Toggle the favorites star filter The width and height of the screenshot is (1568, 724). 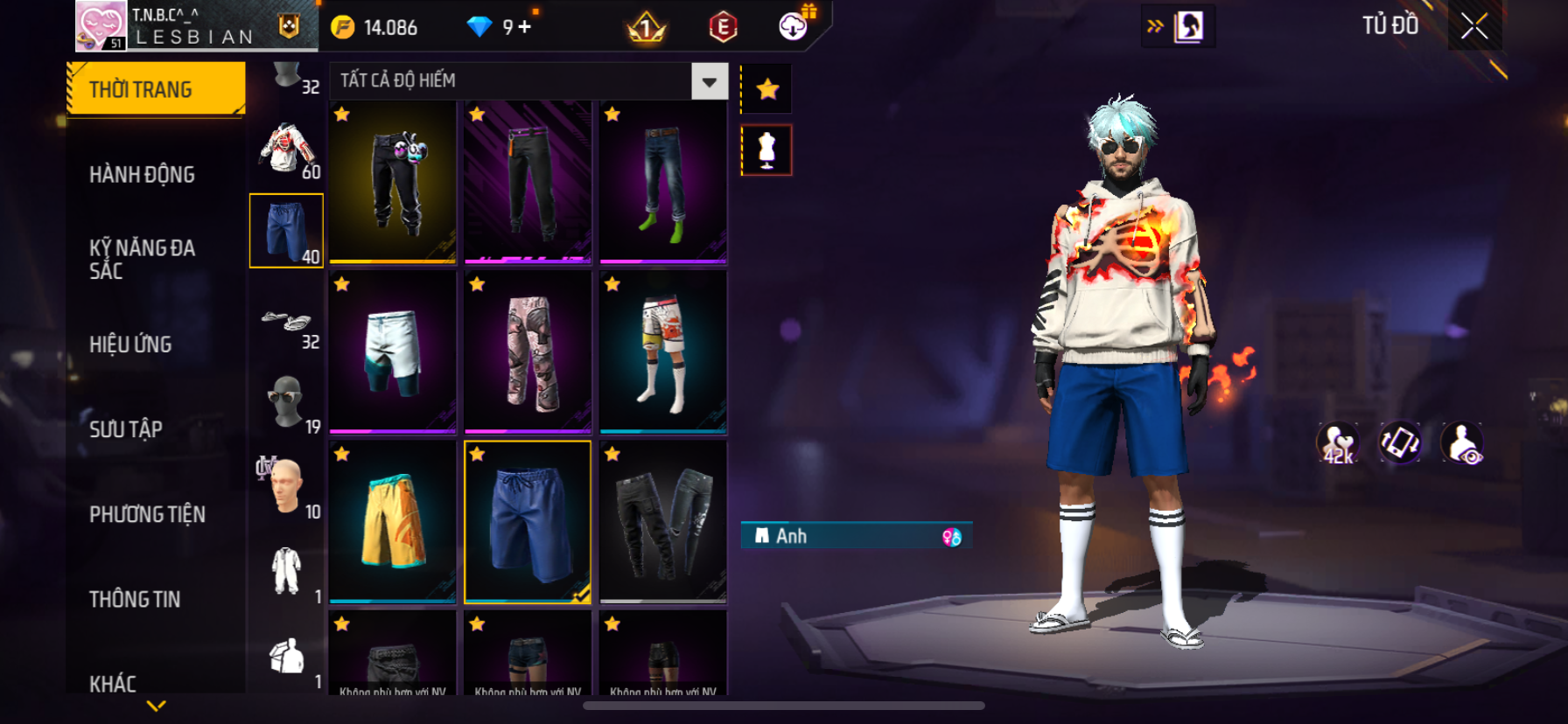767,89
